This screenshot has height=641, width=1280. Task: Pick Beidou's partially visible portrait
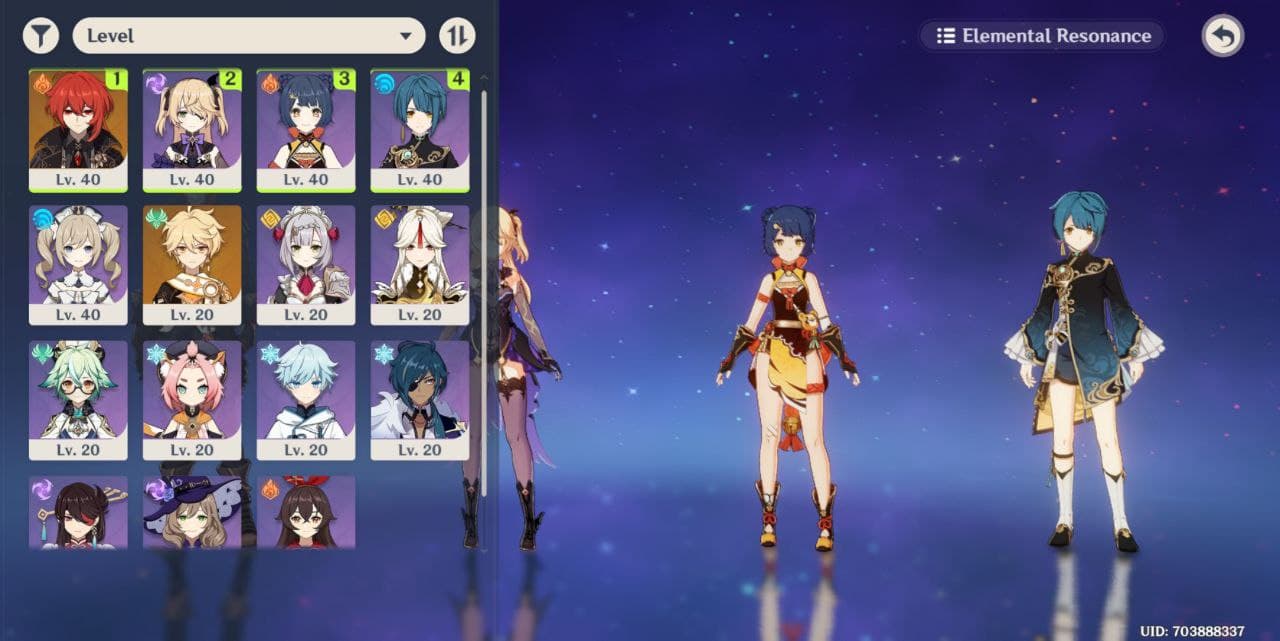click(78, 512)
